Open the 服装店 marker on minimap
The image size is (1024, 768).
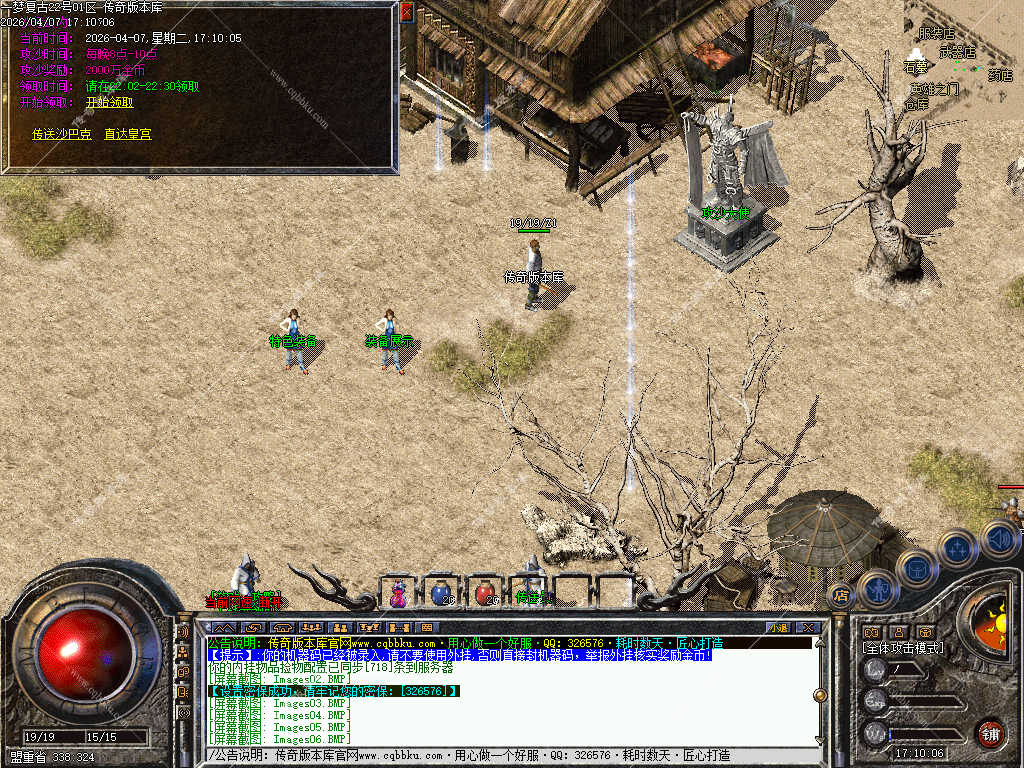[x=936, y=34]
